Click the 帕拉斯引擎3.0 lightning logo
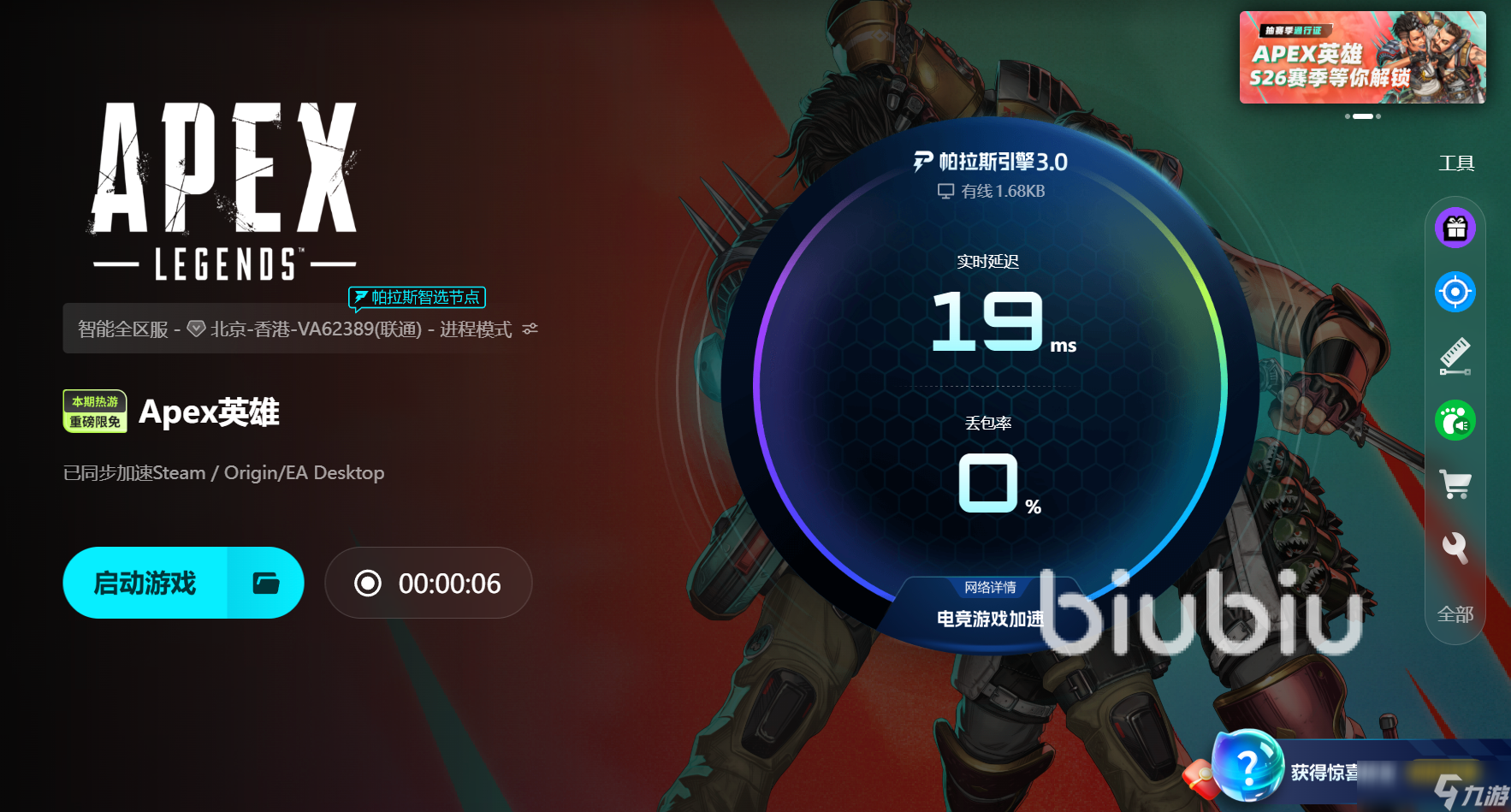The width and height of the screenshot is (1511, 812). [x=922, y=162]
